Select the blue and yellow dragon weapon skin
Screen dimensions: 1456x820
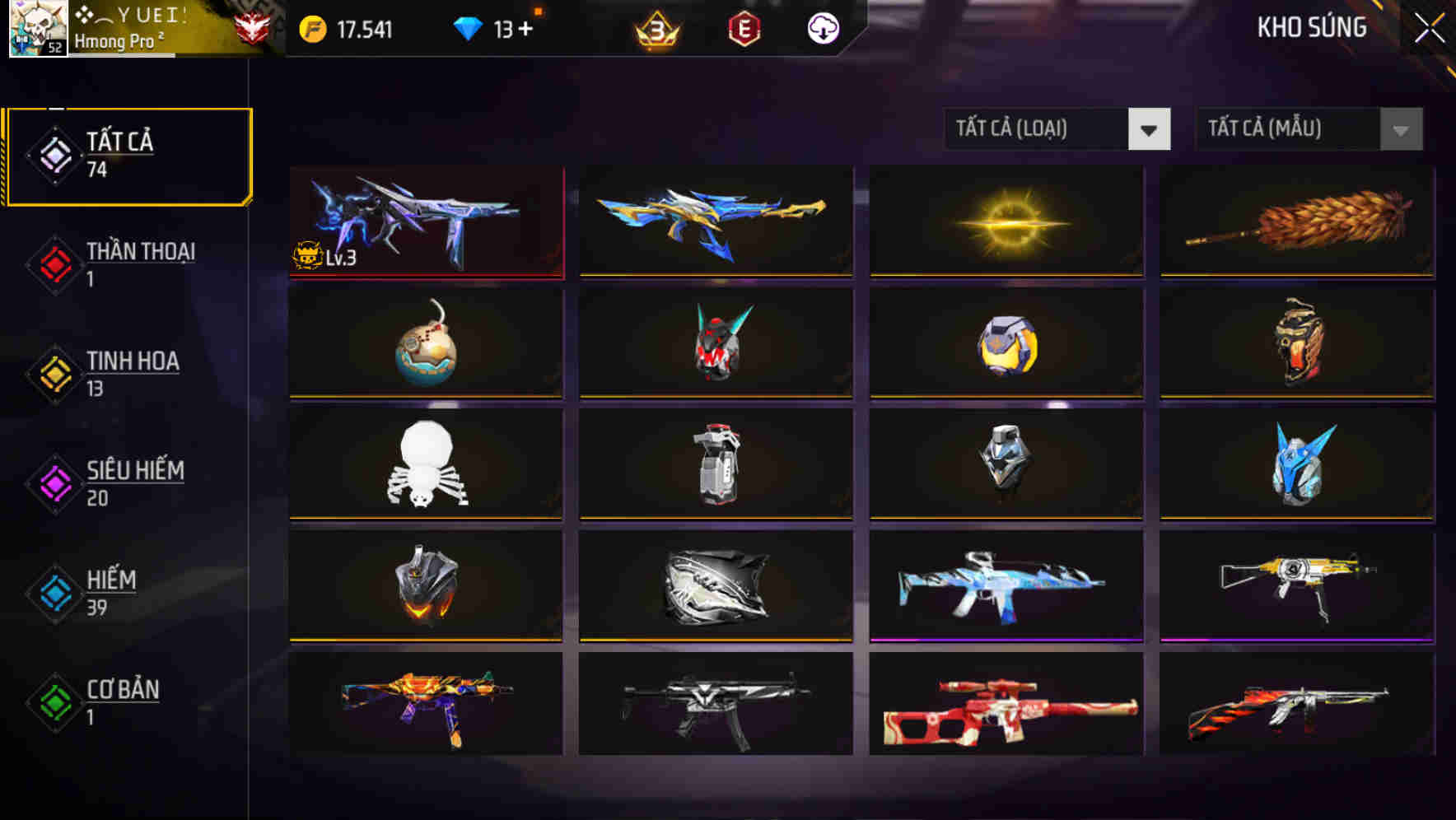pos(715,222)
